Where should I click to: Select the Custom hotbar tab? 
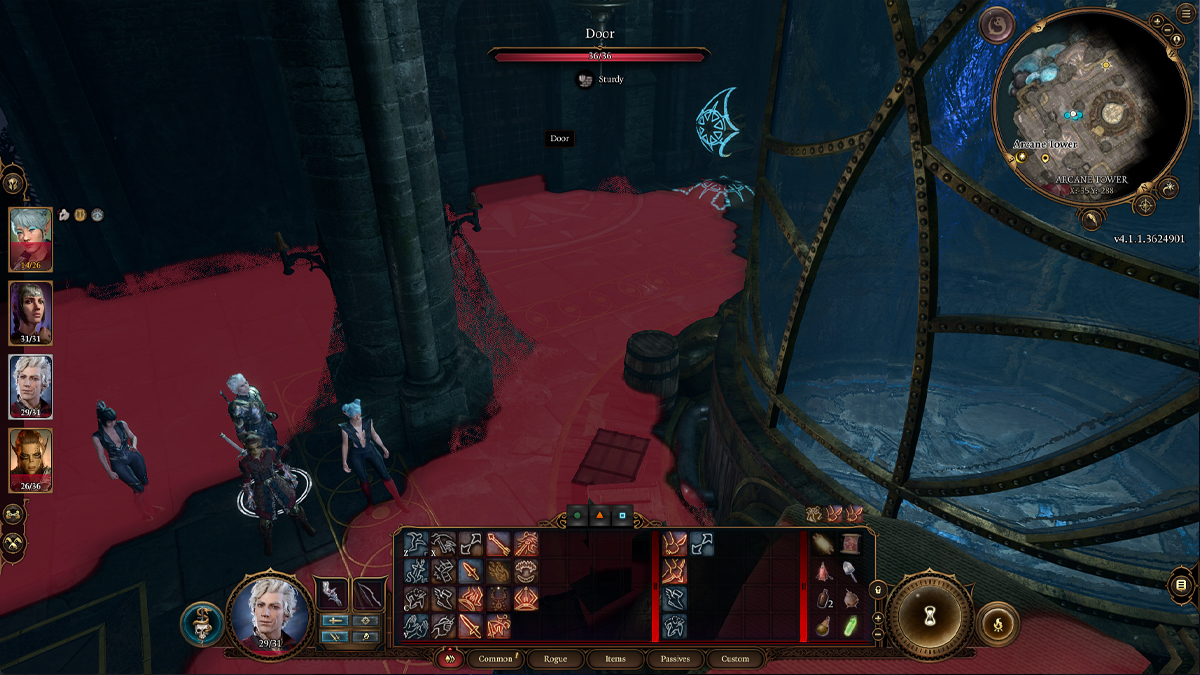coord(735,659)
